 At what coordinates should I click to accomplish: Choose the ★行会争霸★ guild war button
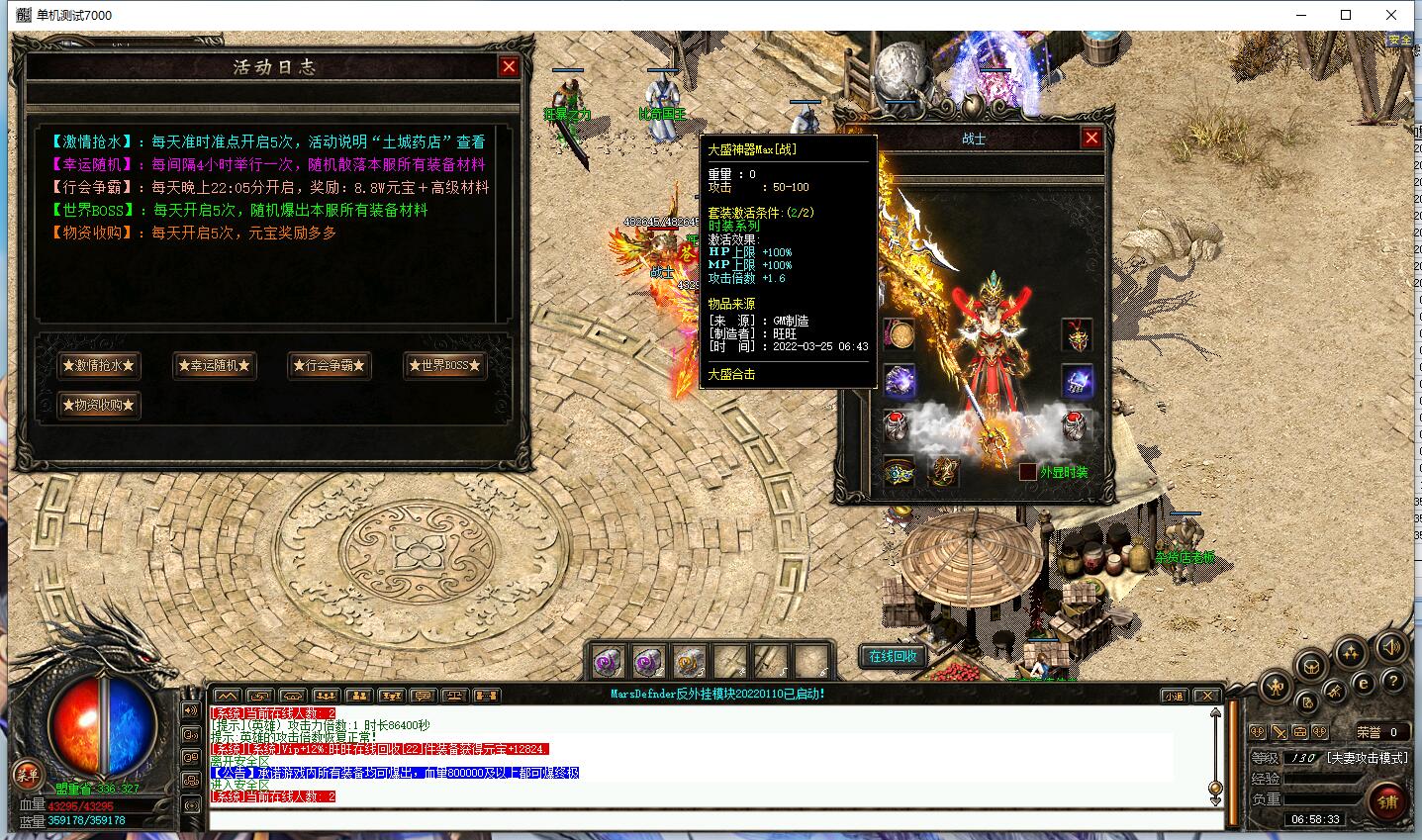pyautogui.click(x=329, y=365)
